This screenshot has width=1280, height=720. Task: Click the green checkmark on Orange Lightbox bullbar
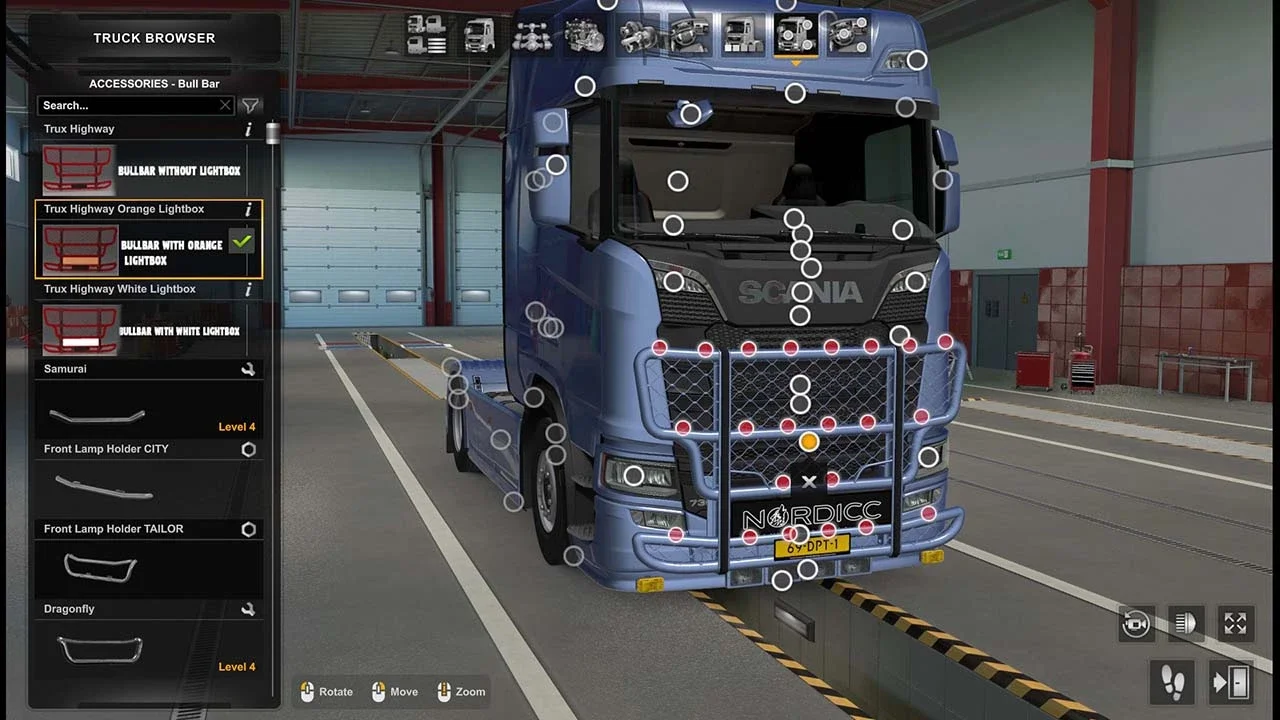coord(240,241)
